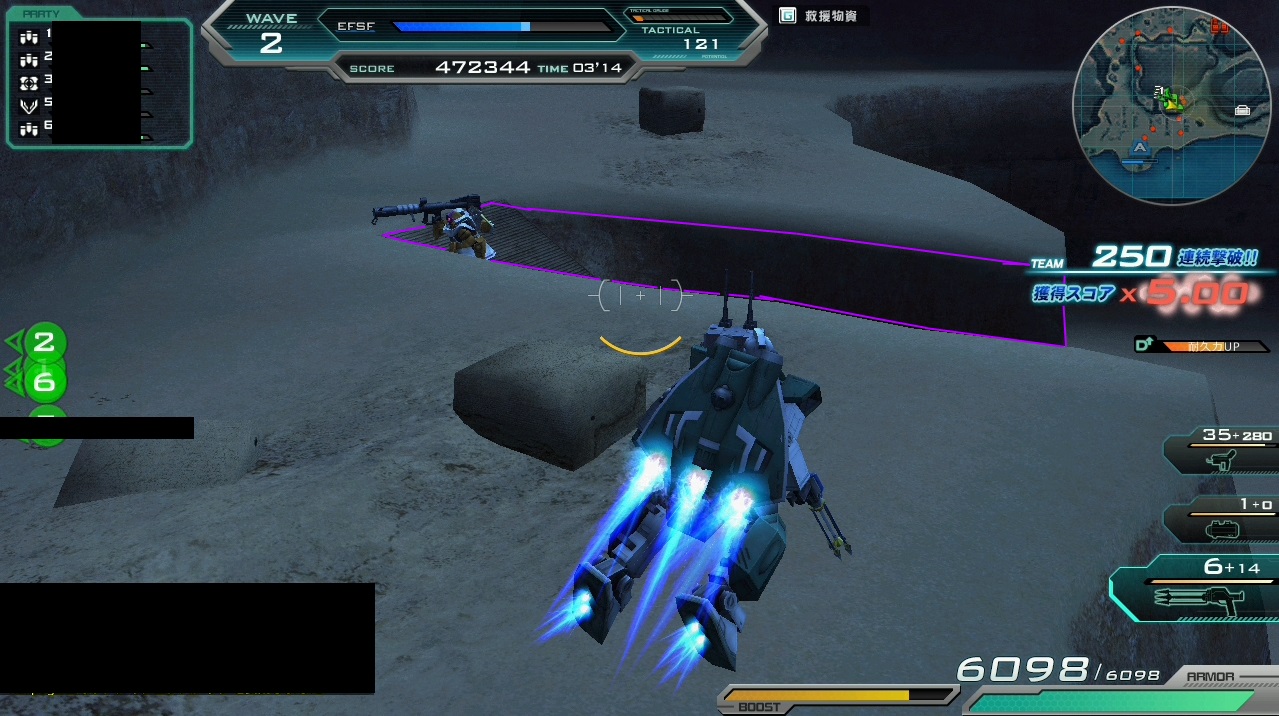Select party member 3 with crosshair icon
Viewport: 1279px width, 716px height.
[29, 81]
